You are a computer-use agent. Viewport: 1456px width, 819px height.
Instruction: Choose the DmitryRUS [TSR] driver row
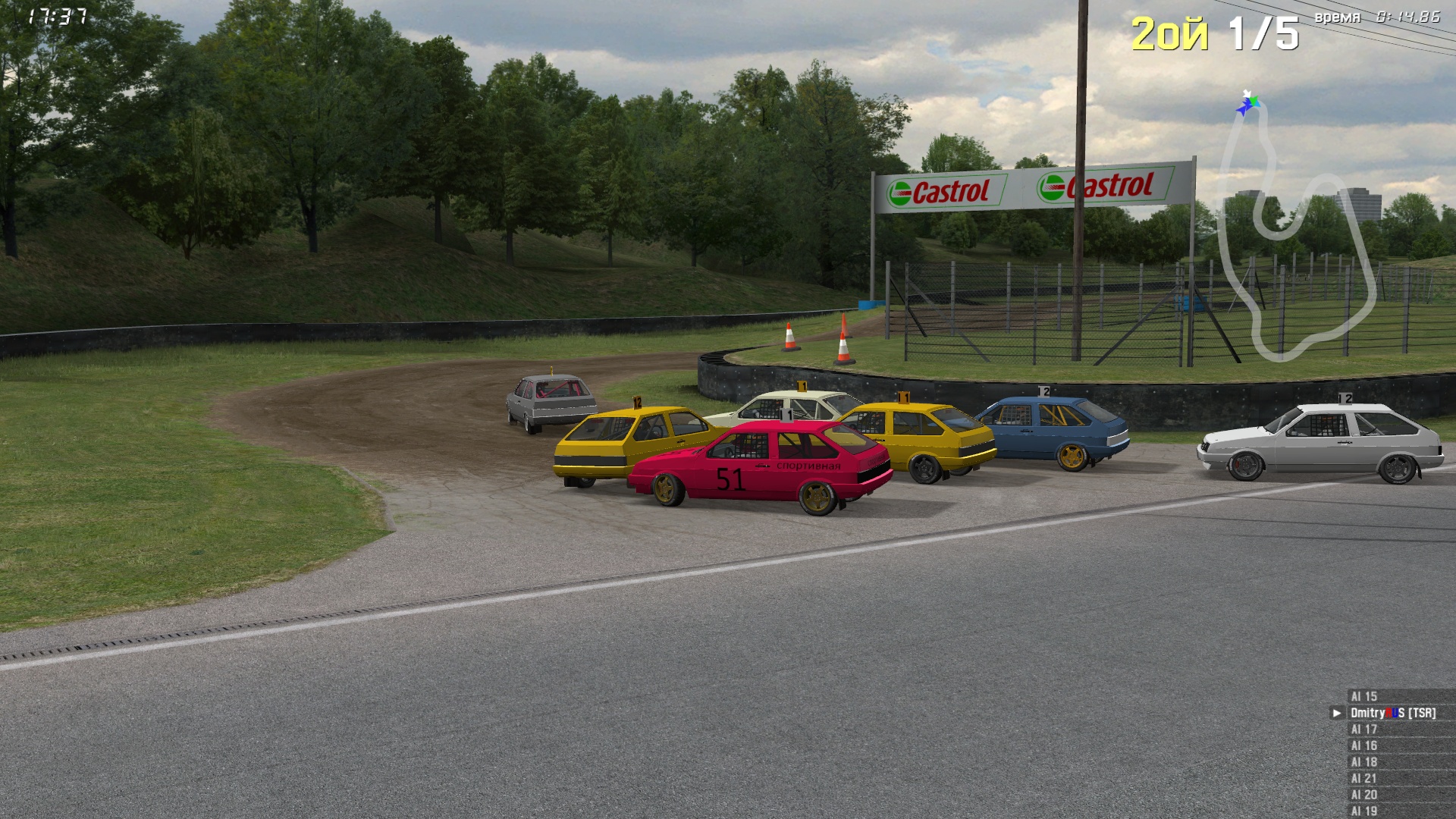pyautogui.click(x=1392, y=713)
